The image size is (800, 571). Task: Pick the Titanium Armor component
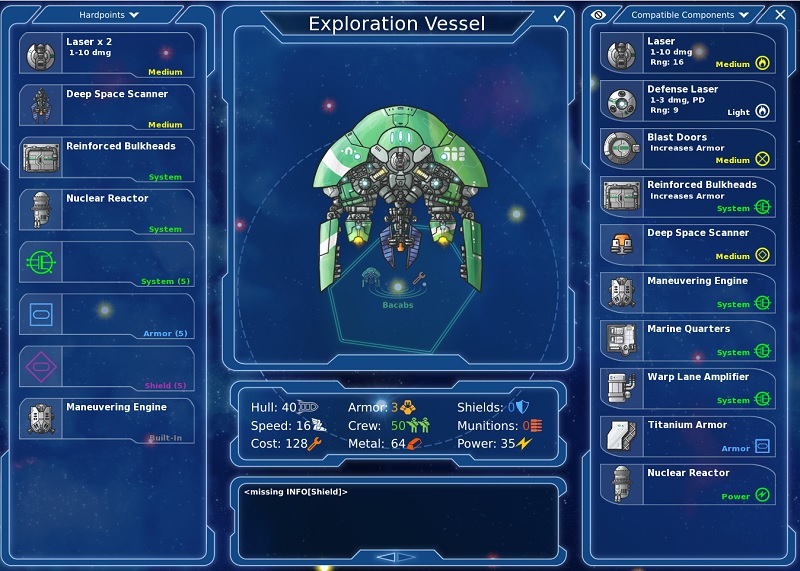[x=688, y=436]
